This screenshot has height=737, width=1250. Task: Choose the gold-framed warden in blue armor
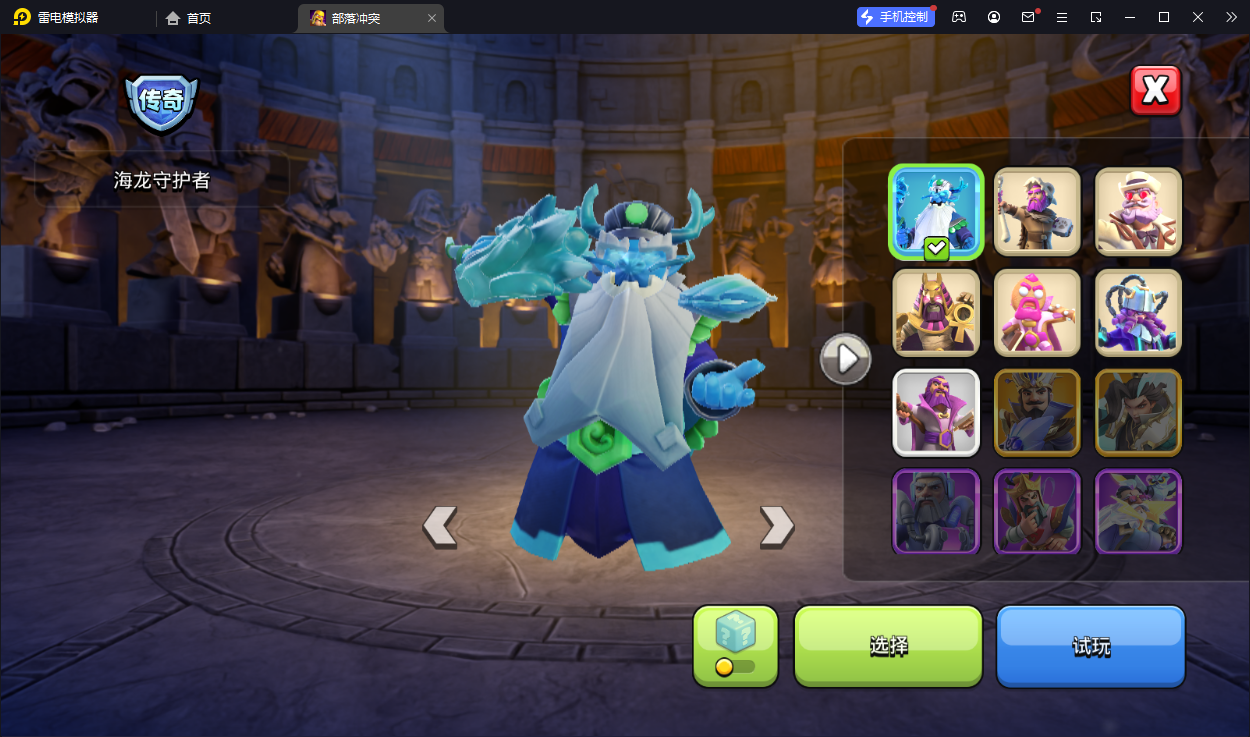point(1037,412)
